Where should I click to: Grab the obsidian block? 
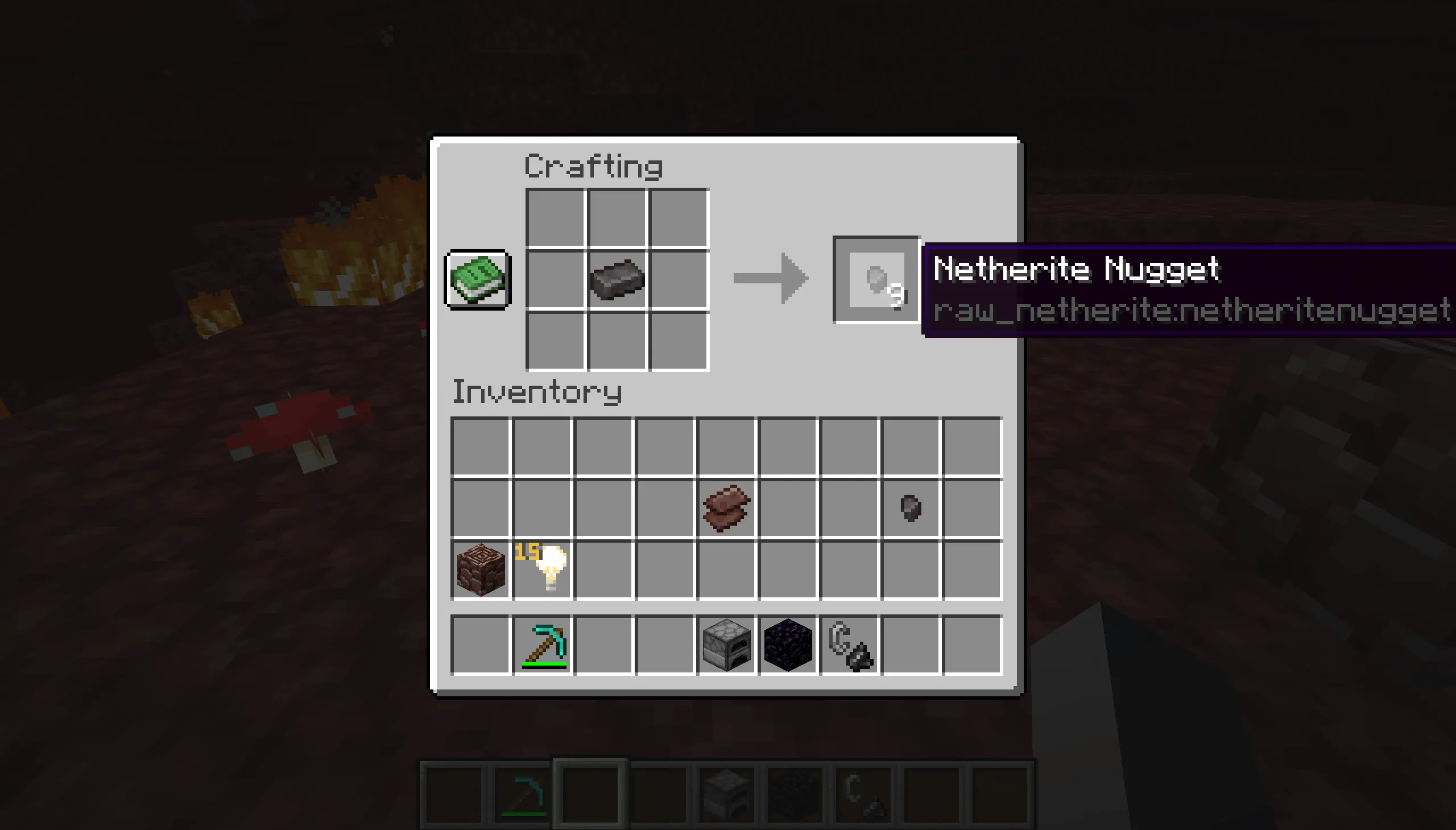(788, 643)
